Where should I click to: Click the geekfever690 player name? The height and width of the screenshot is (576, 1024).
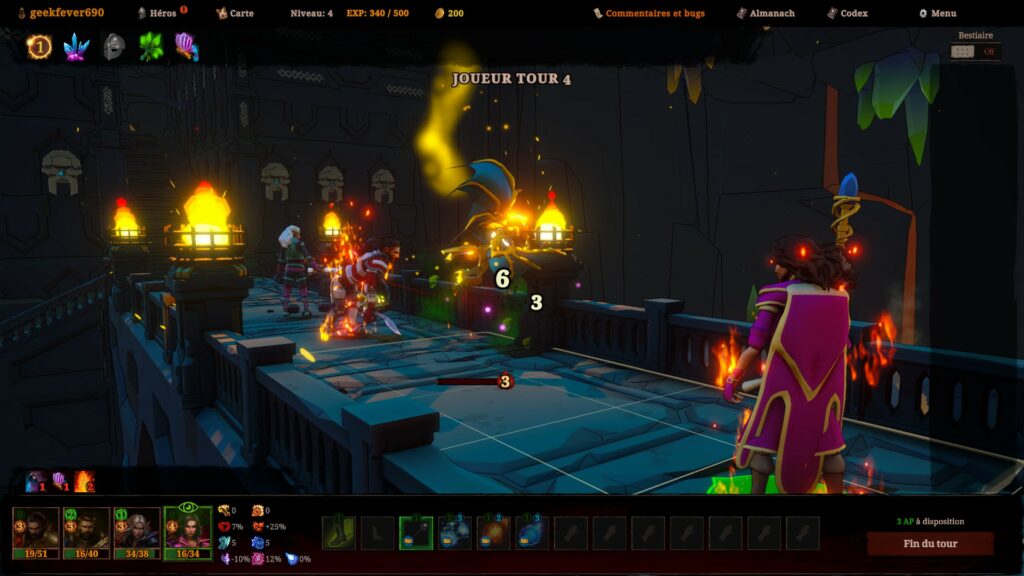coord(66,13)
